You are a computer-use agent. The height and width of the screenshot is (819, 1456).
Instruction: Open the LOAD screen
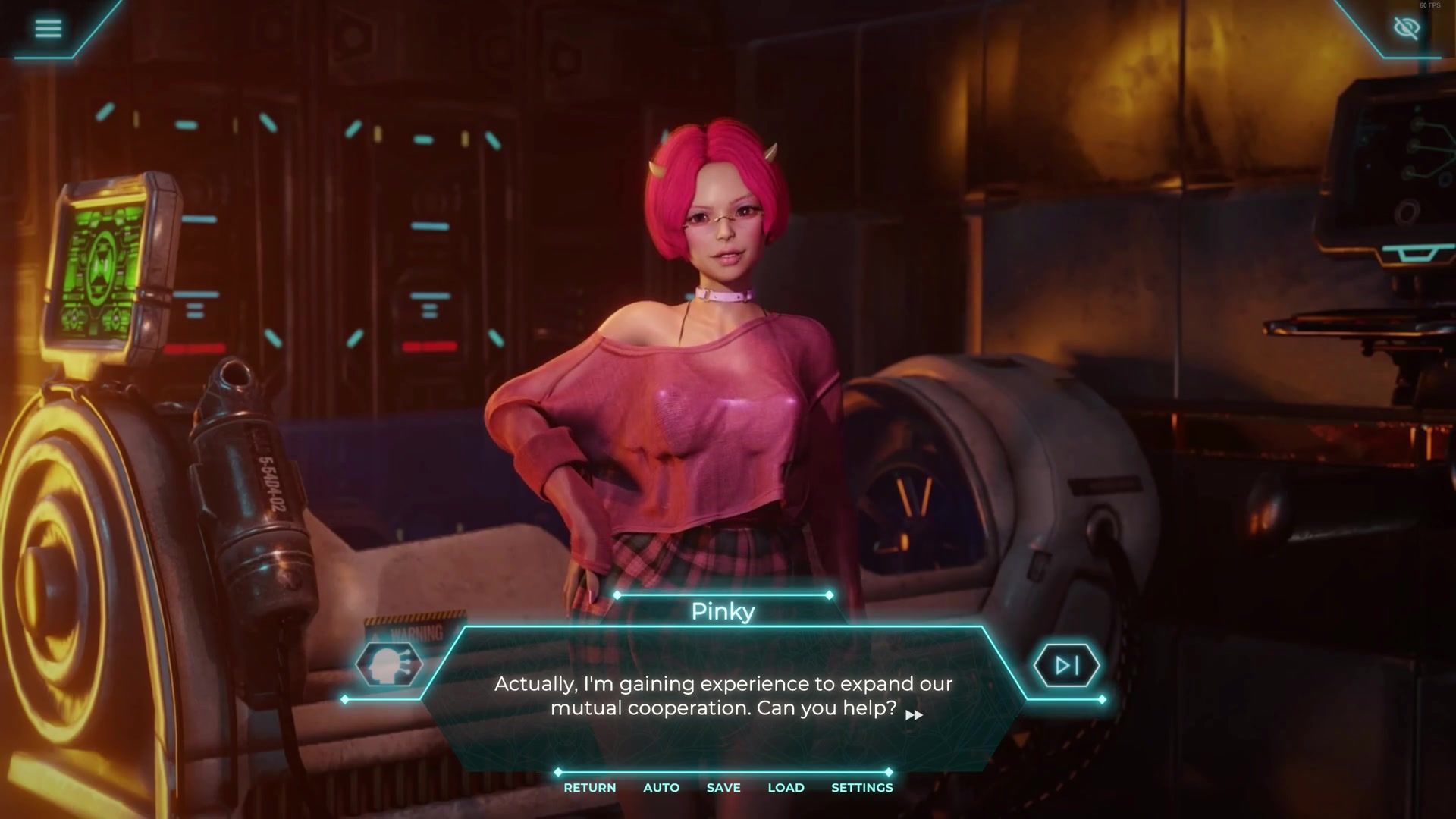point(786,788)
